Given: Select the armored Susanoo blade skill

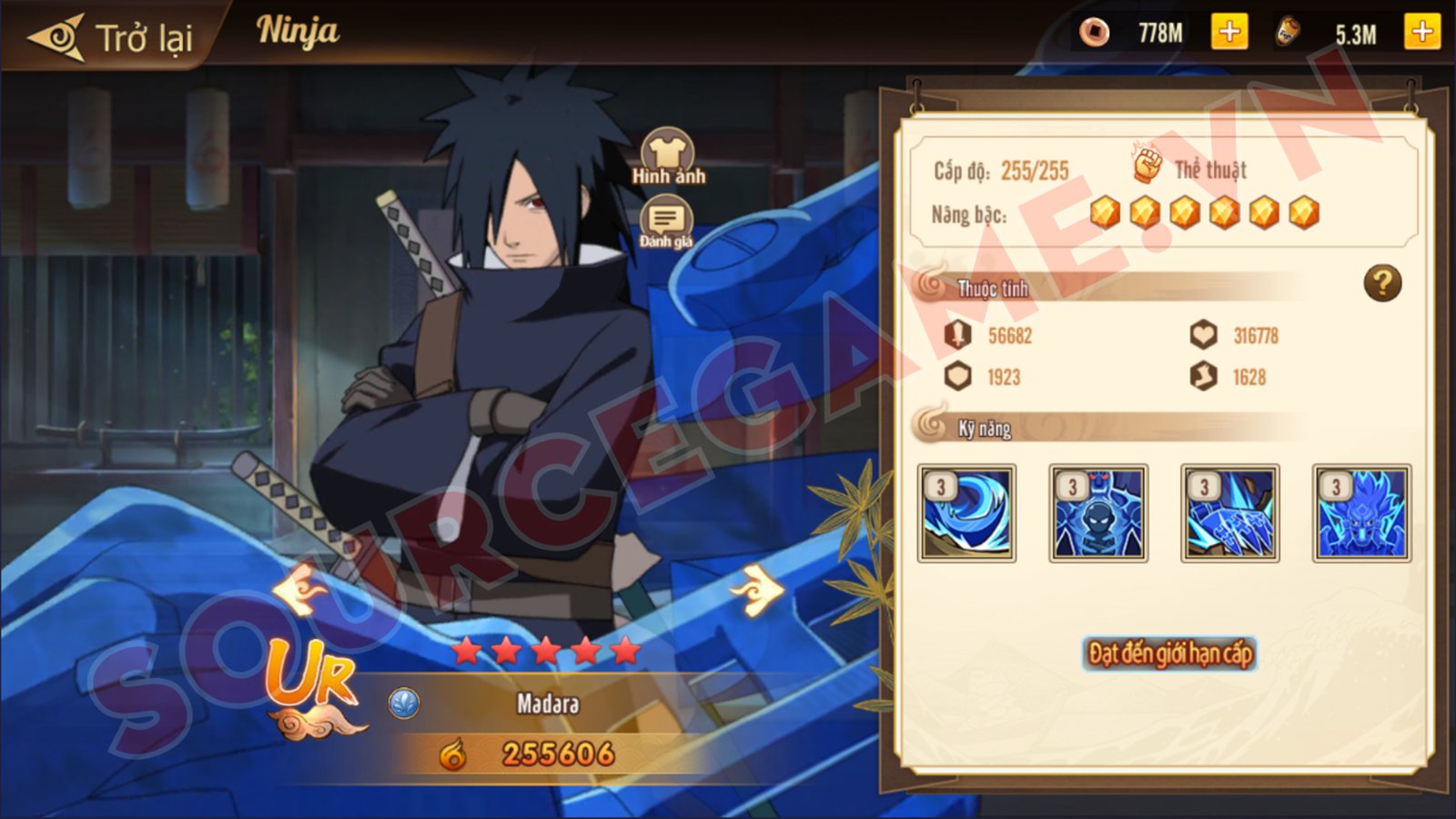Looking at the screenshot, I should coord(1230,513).
